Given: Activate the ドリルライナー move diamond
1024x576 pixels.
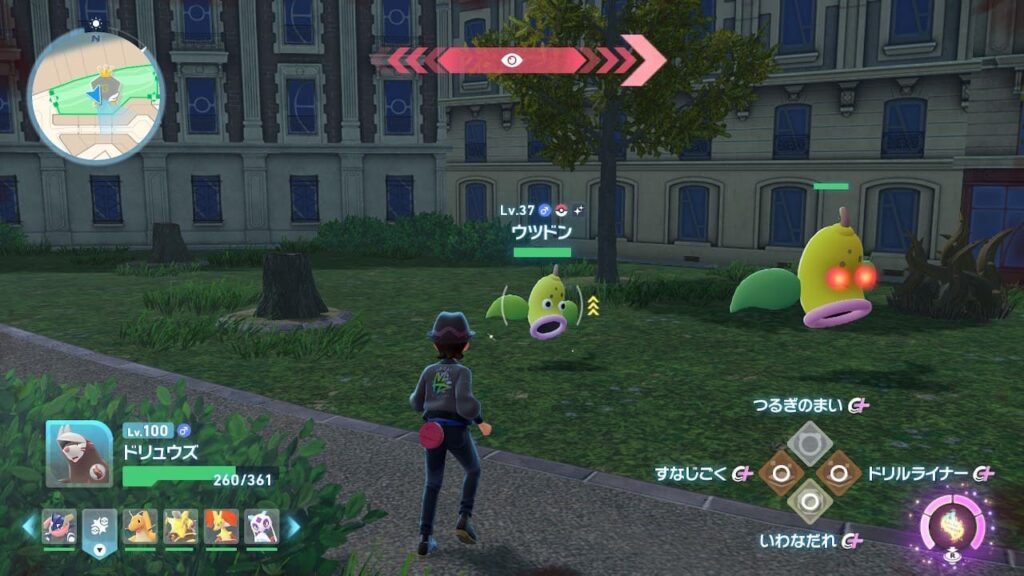Looking at the screenshot, I should pyautogui.click(x=838, y=471).
